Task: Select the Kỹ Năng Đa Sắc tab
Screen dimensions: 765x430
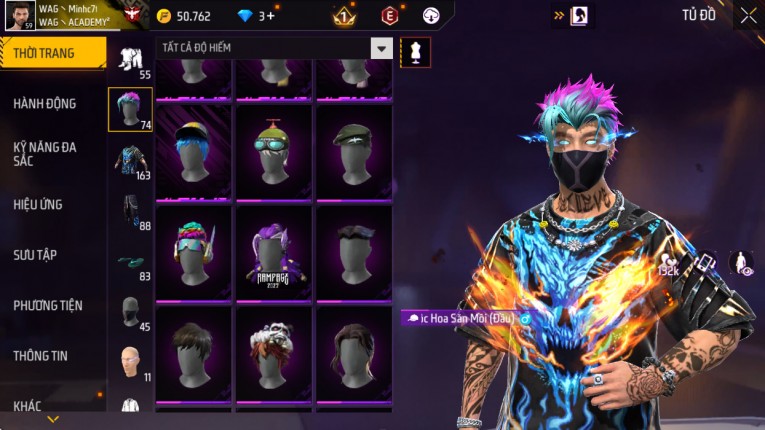Action: (x=45, y=154)
